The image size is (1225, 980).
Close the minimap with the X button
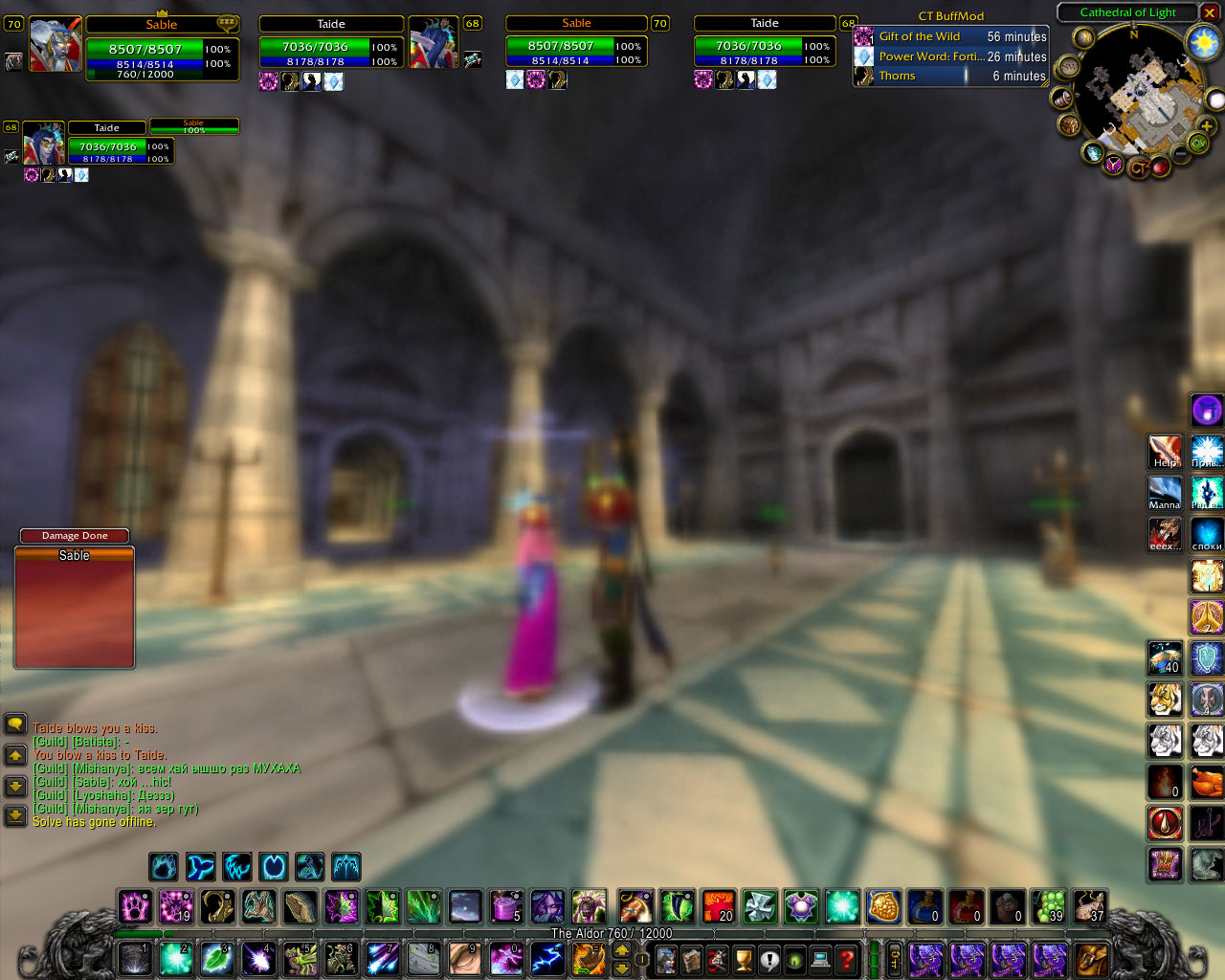pyautogui.click(x=1209, y=12)
